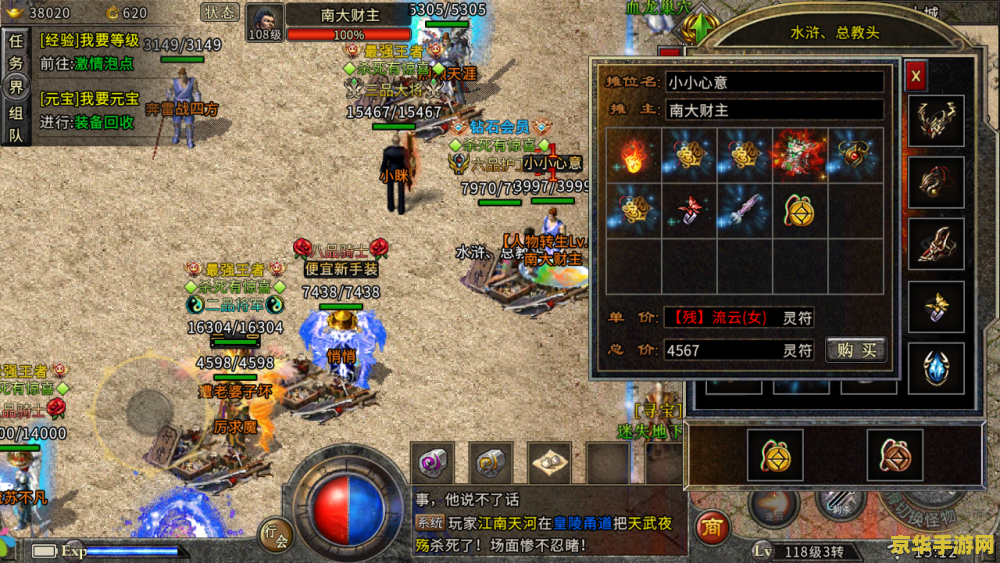Select the horned helmet equipment slot
Screen dimensions: 1000x563
pos(936,121)
